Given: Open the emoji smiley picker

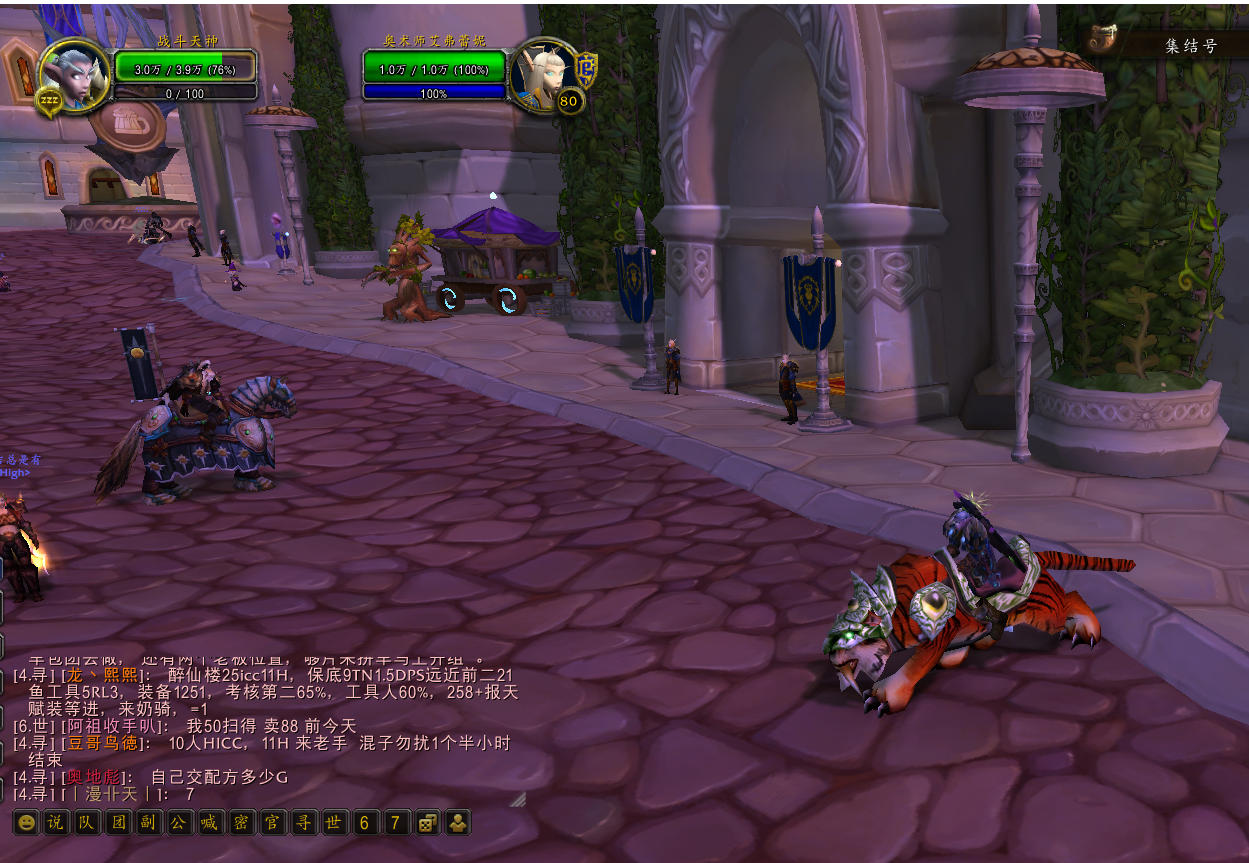Looking at the screenshot, I should (x=26, y=823).
